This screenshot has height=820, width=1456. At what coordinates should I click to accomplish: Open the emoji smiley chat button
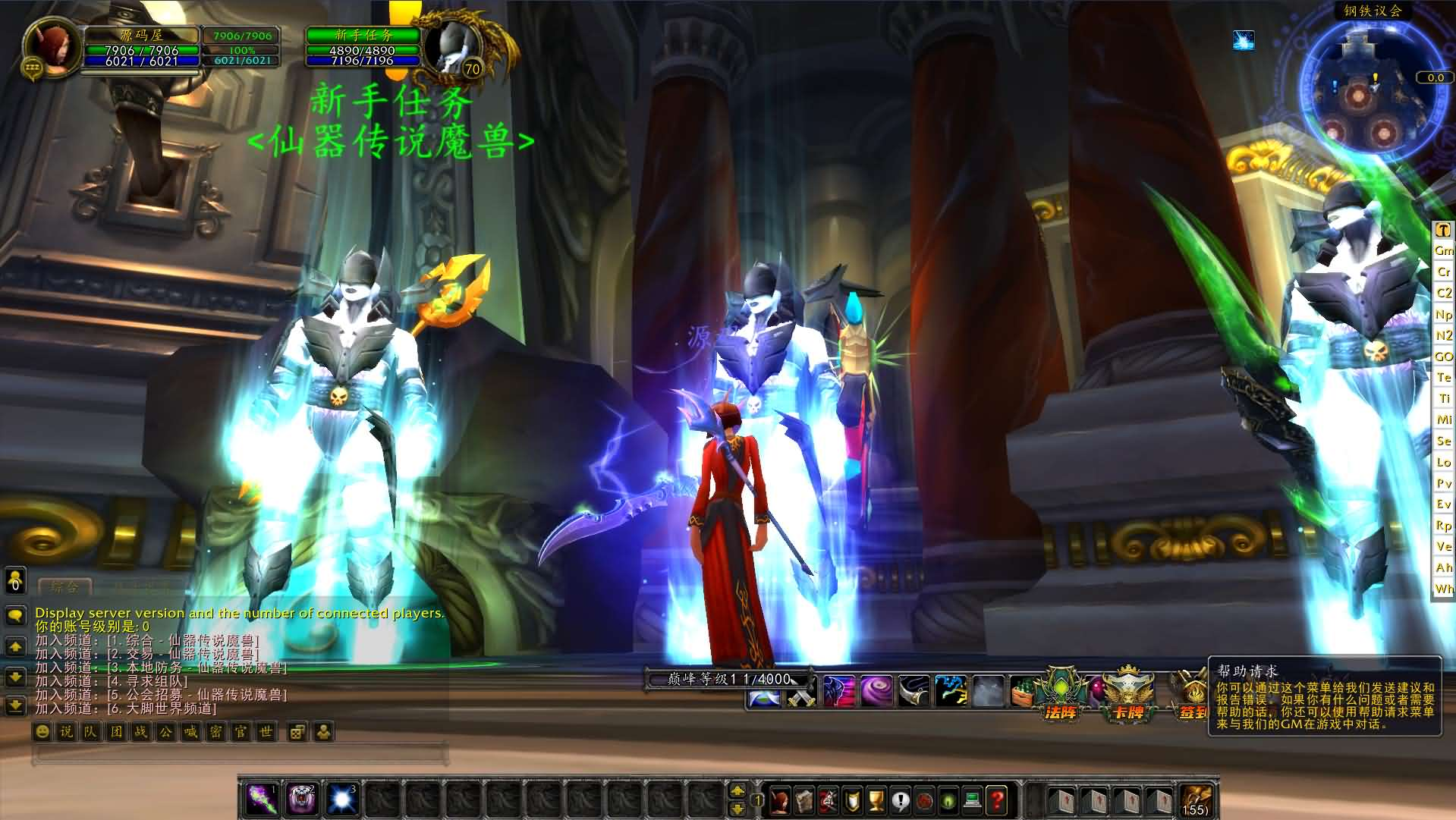[42, 732]
